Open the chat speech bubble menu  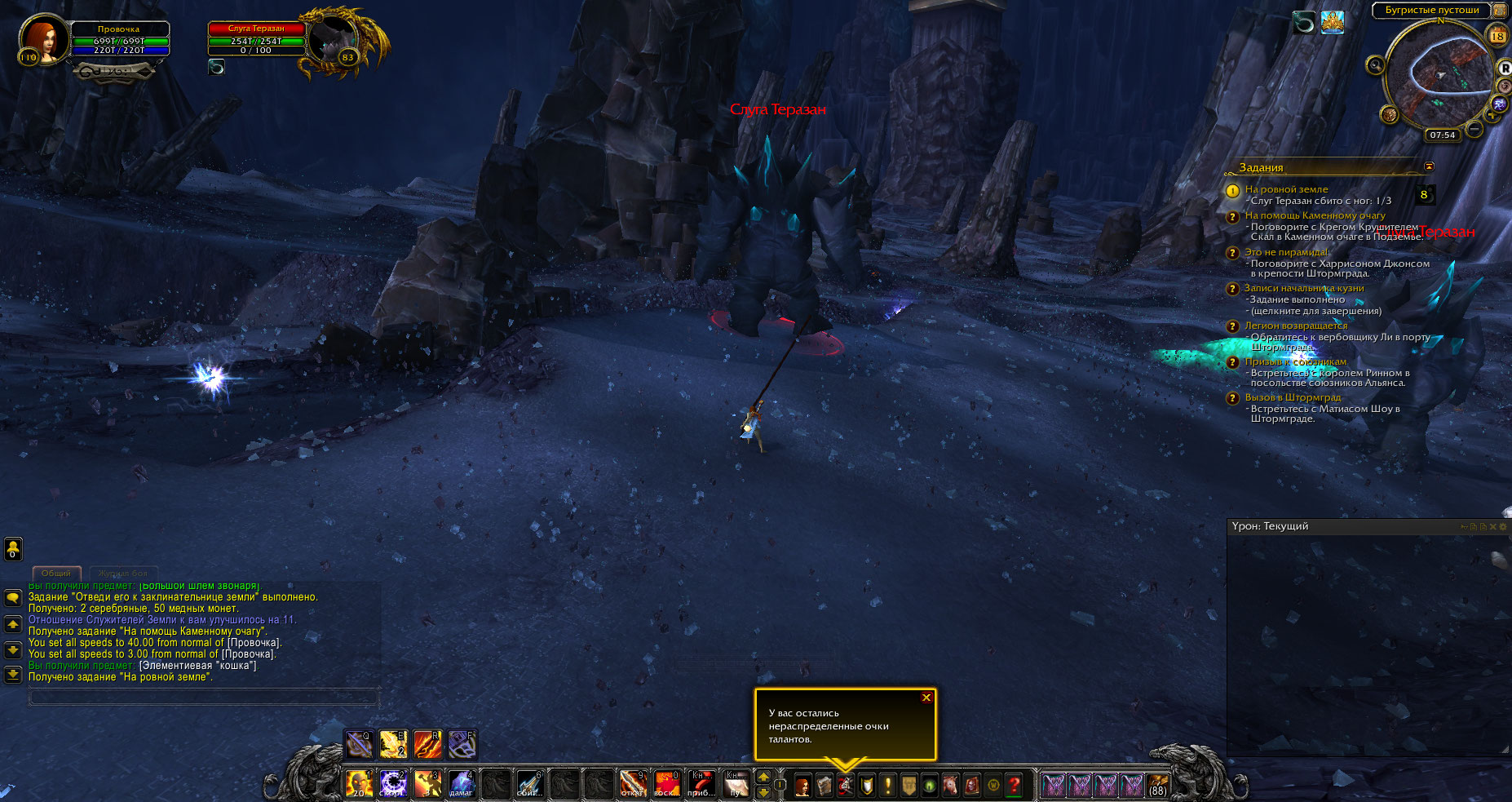(13, 598)
